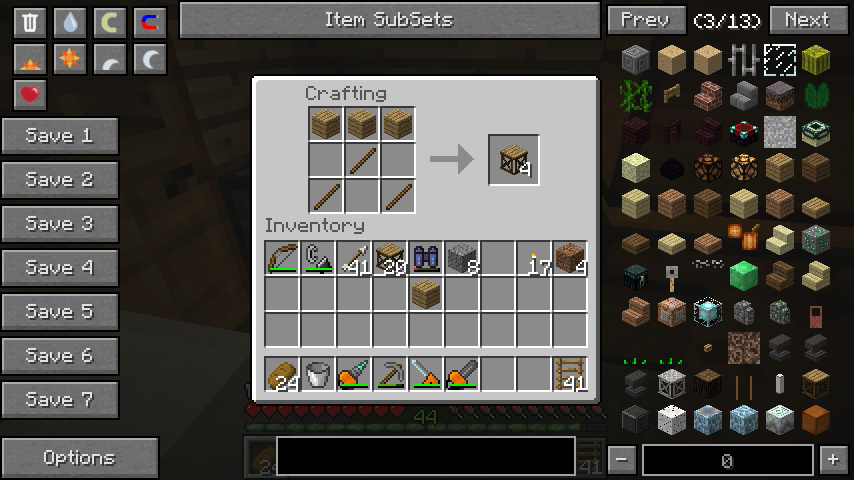Open the Item SubSets dropdown
Viewport: 854px width, 480px height.
389,20
